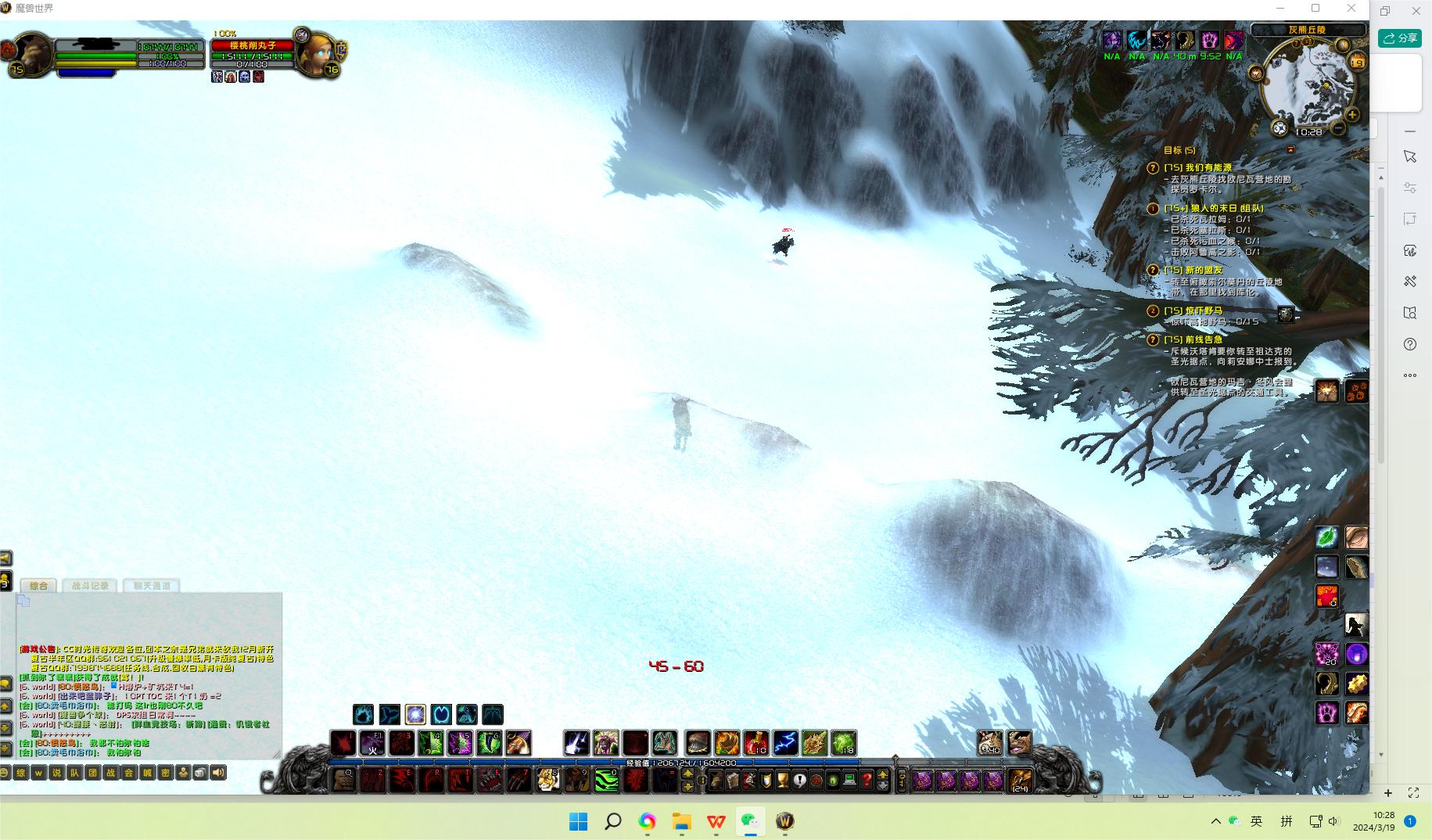The height and width of the screenshot is (840, 1432).
Task: Click the minimap zoom-in plus button
Action: pos(1352,115)
